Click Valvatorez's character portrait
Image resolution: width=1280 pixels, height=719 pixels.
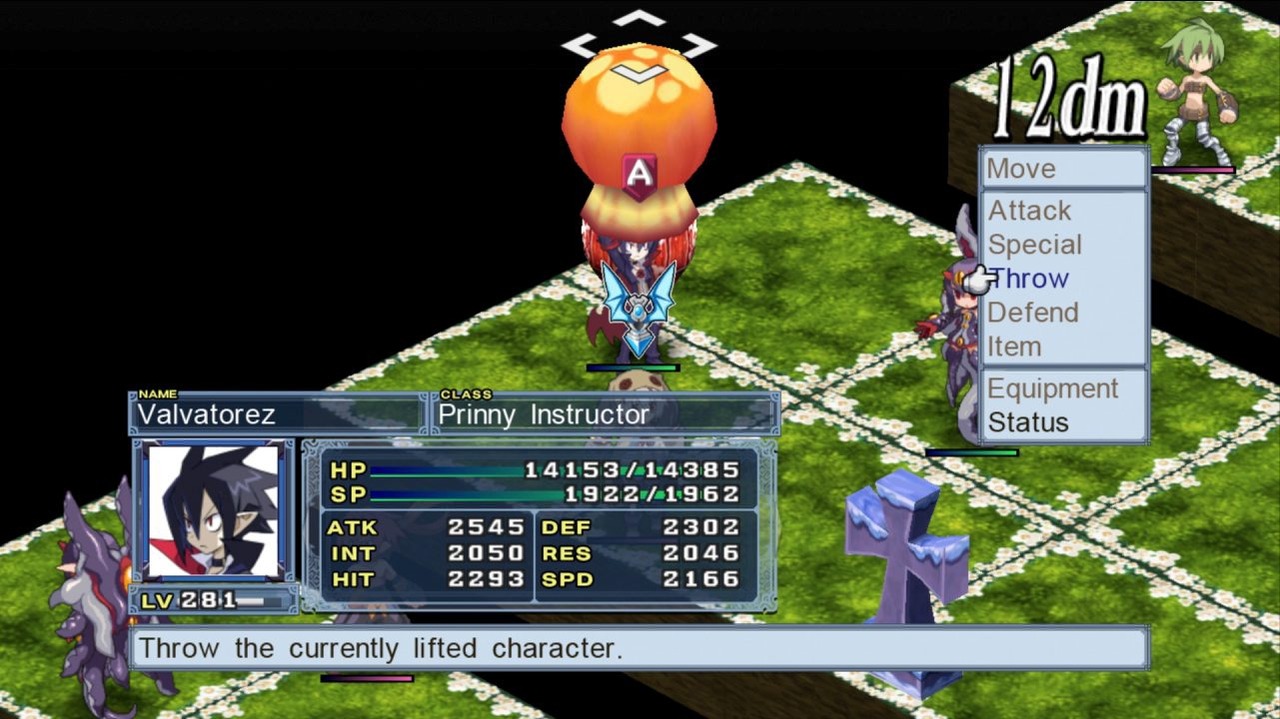pyautogui.click(x=213, y=511)
